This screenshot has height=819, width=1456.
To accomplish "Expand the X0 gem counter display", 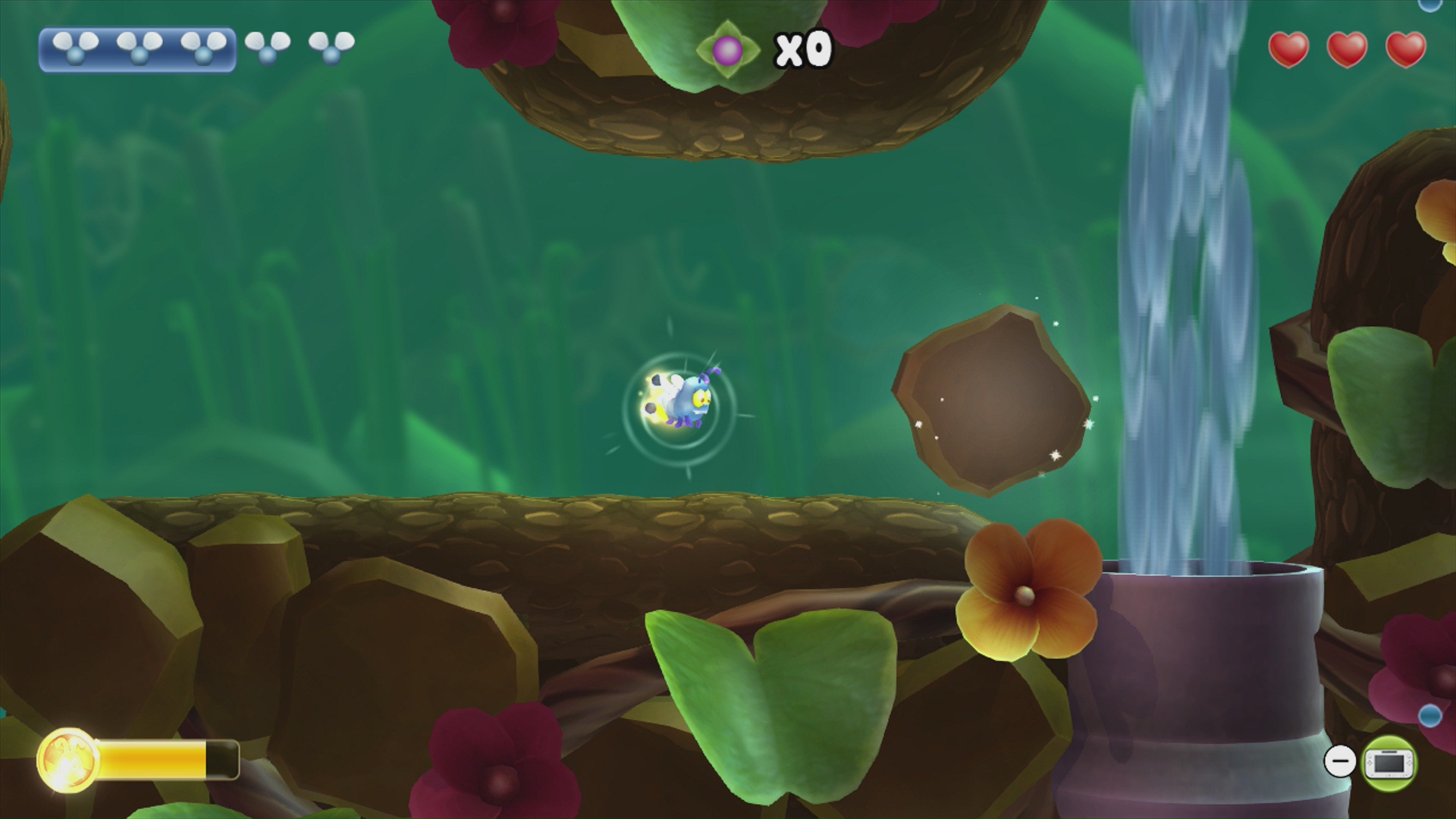I will pyautogui.click(x=804, y=47).
